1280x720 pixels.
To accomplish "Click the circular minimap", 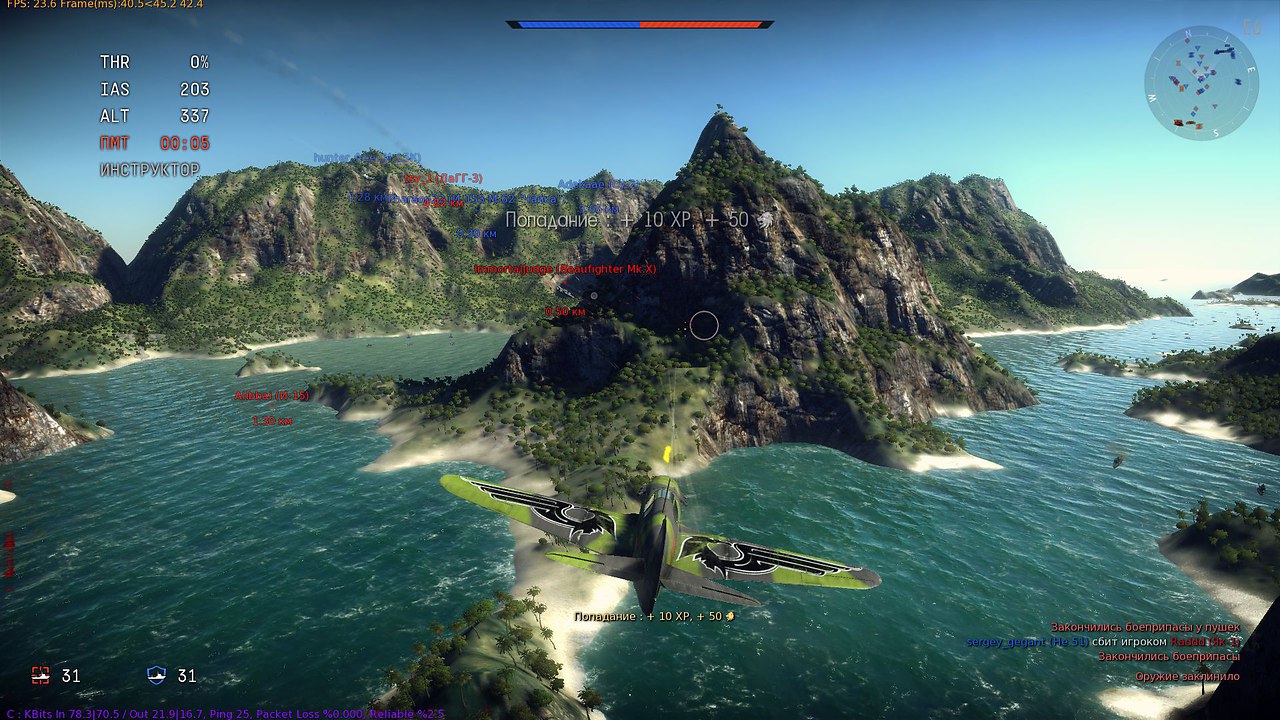I will pos(1201,83).
